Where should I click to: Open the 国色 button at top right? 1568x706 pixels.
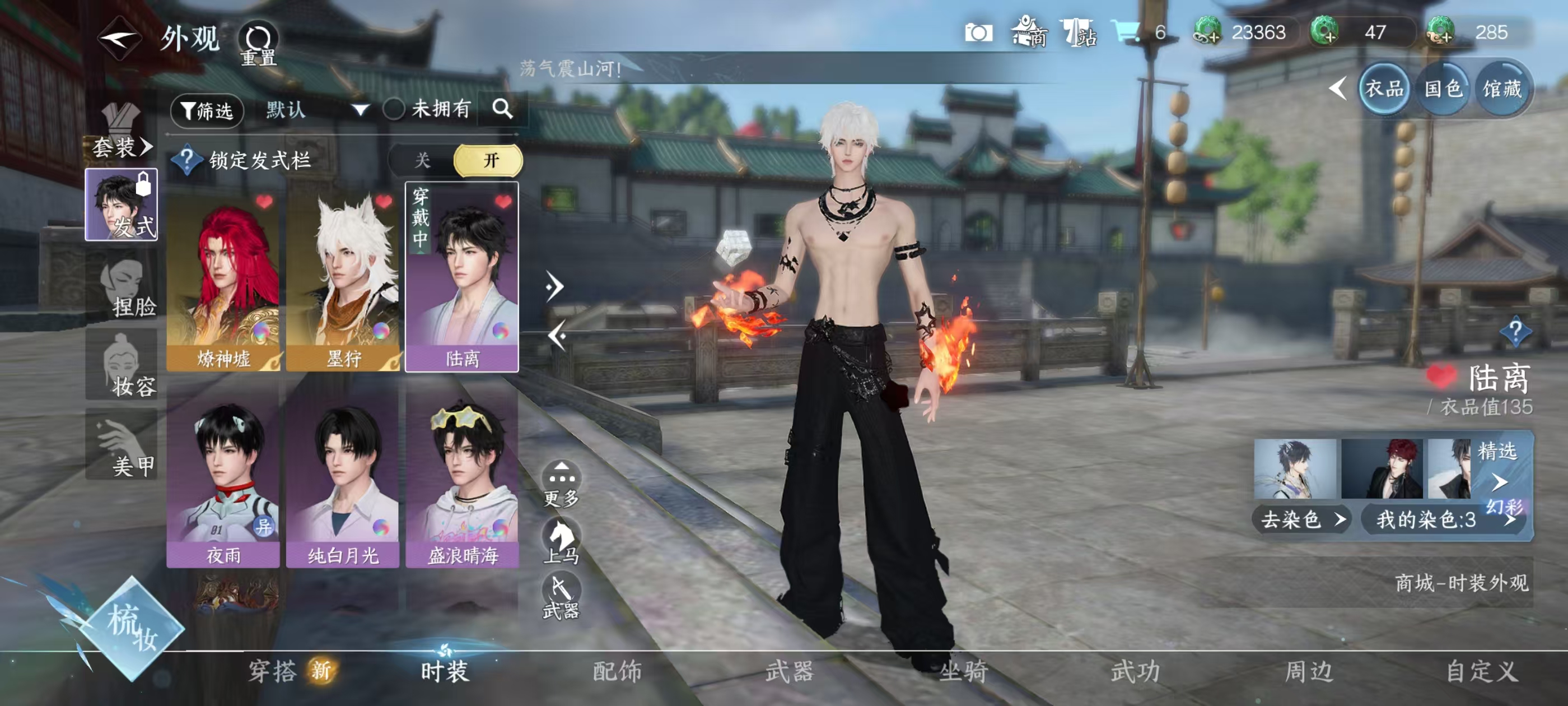click(1443, 90)
